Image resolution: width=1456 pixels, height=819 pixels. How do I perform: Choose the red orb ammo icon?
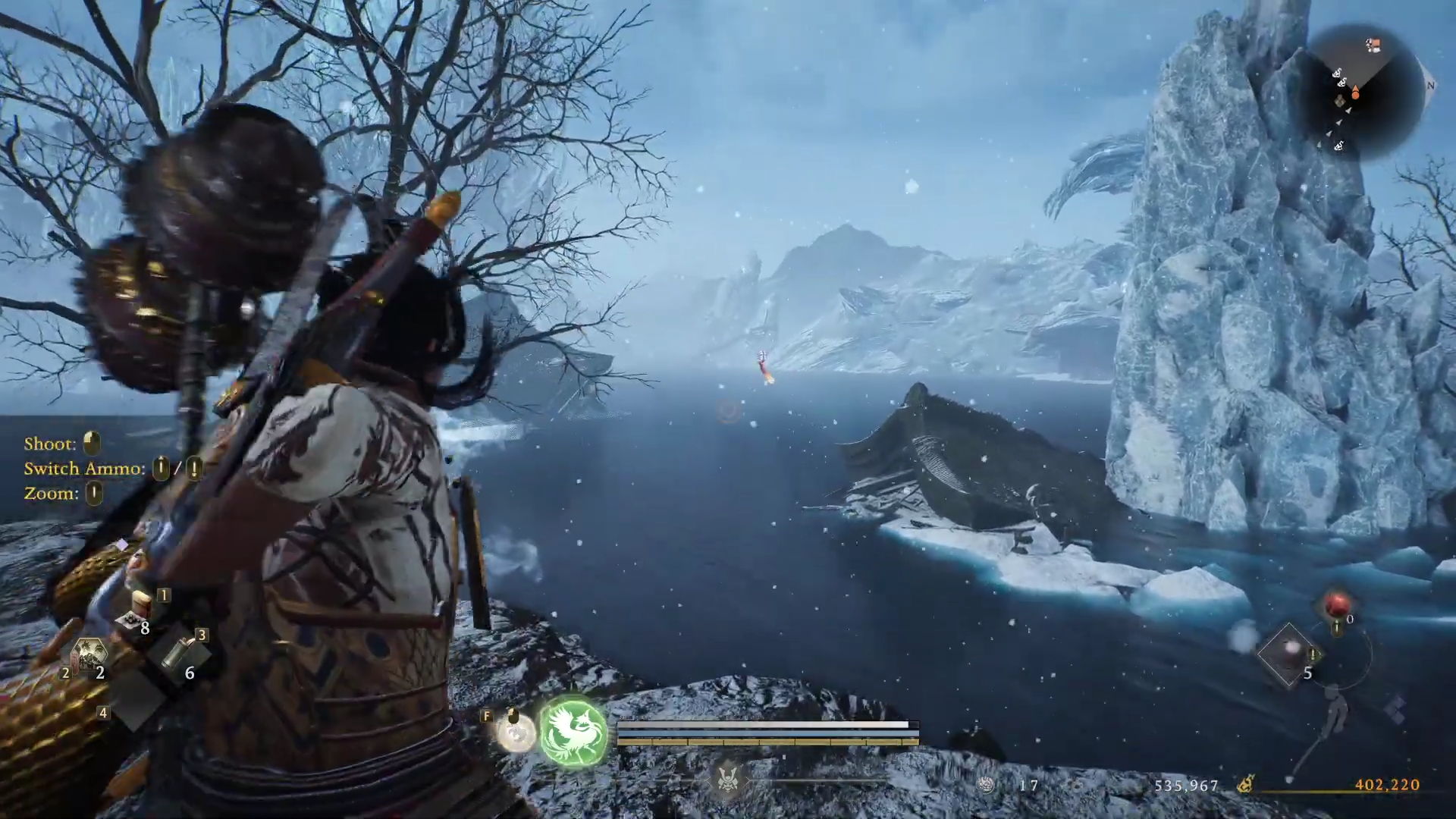1337,606
